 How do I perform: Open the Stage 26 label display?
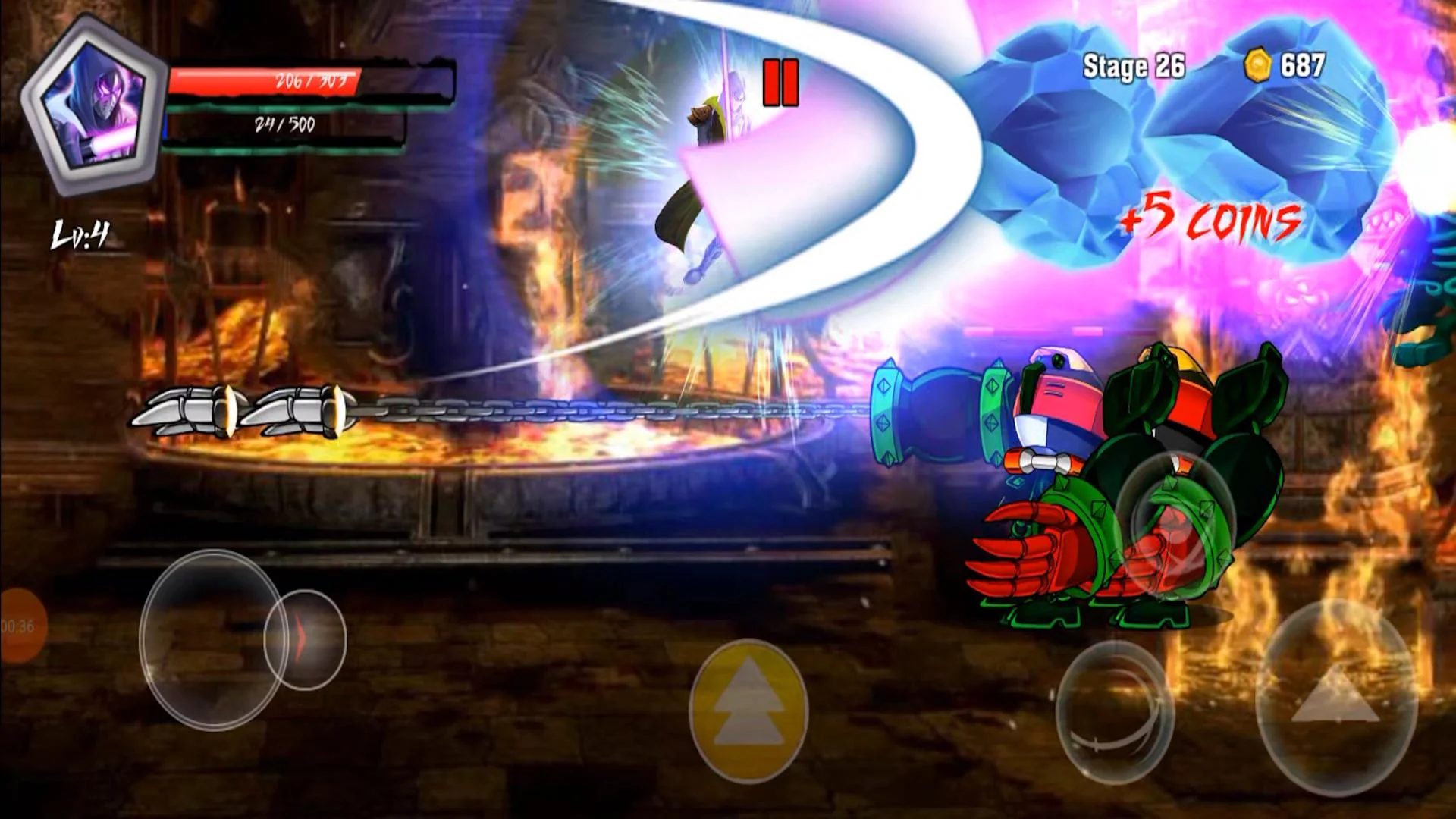(1133, 66)
